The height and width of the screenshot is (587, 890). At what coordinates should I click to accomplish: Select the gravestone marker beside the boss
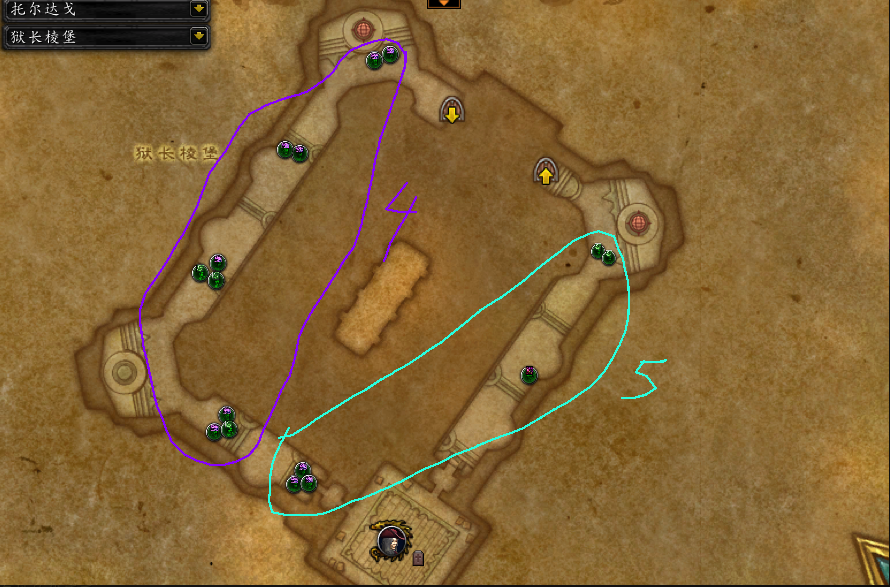coord(418,557)
